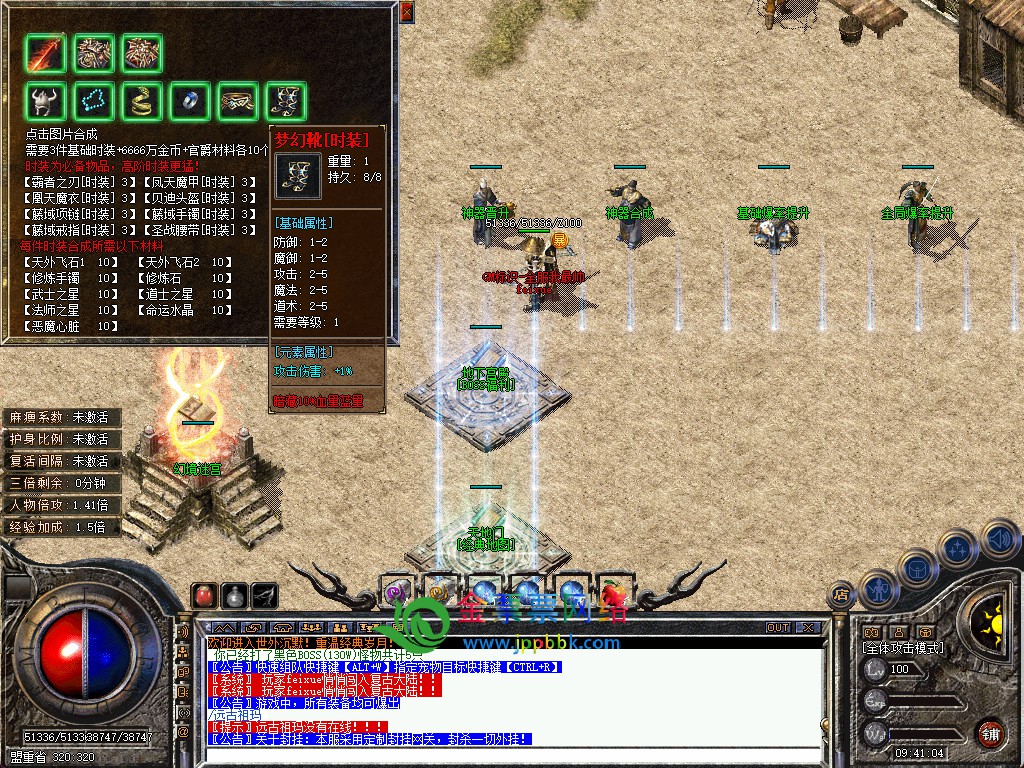Image resolution: width=1024 pixels, height=768 pixels.
Task: Choose the blue gem ring icon
Action: point(190,101)
